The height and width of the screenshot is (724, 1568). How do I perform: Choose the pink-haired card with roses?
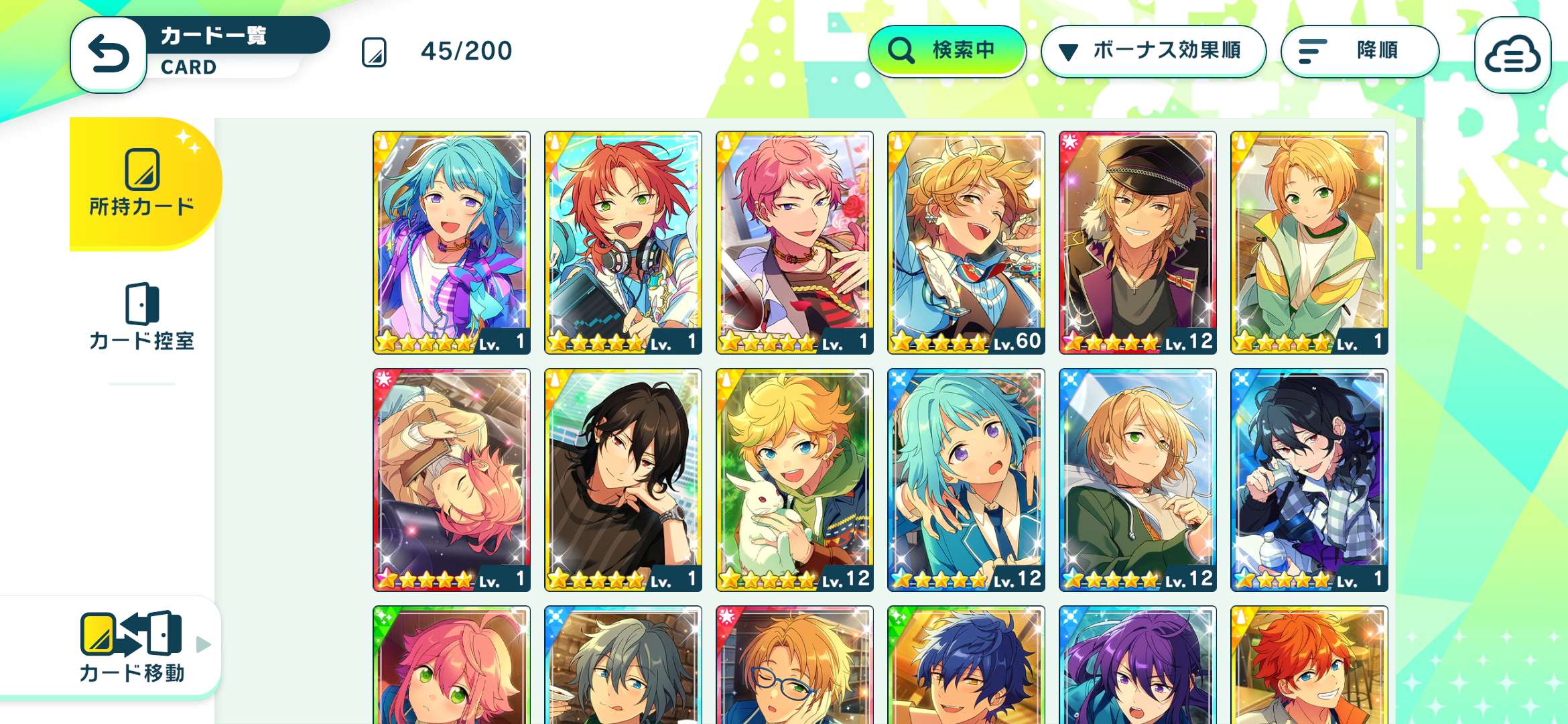(795, 243)
